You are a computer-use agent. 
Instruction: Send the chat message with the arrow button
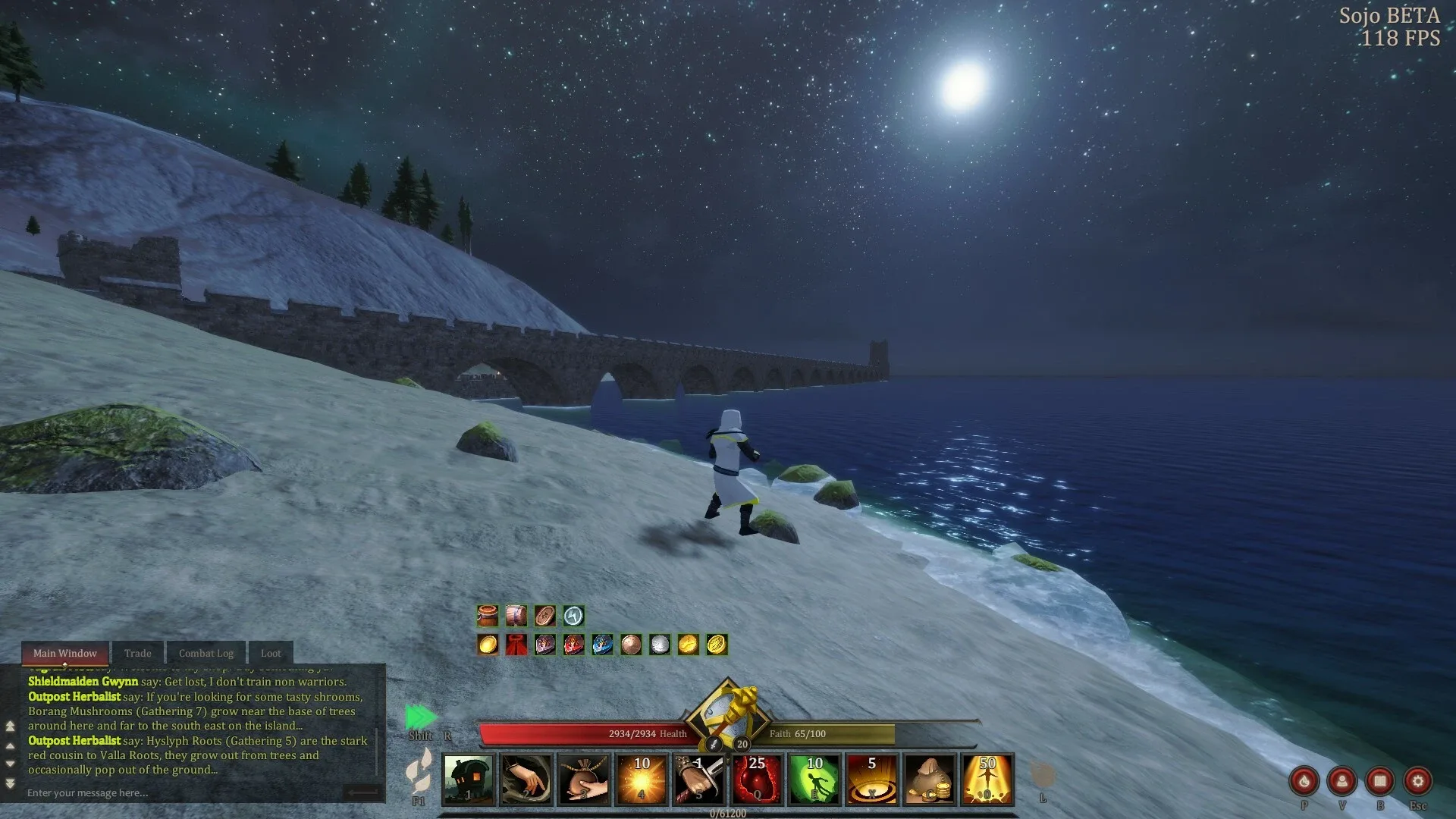[x=362, y=792]
